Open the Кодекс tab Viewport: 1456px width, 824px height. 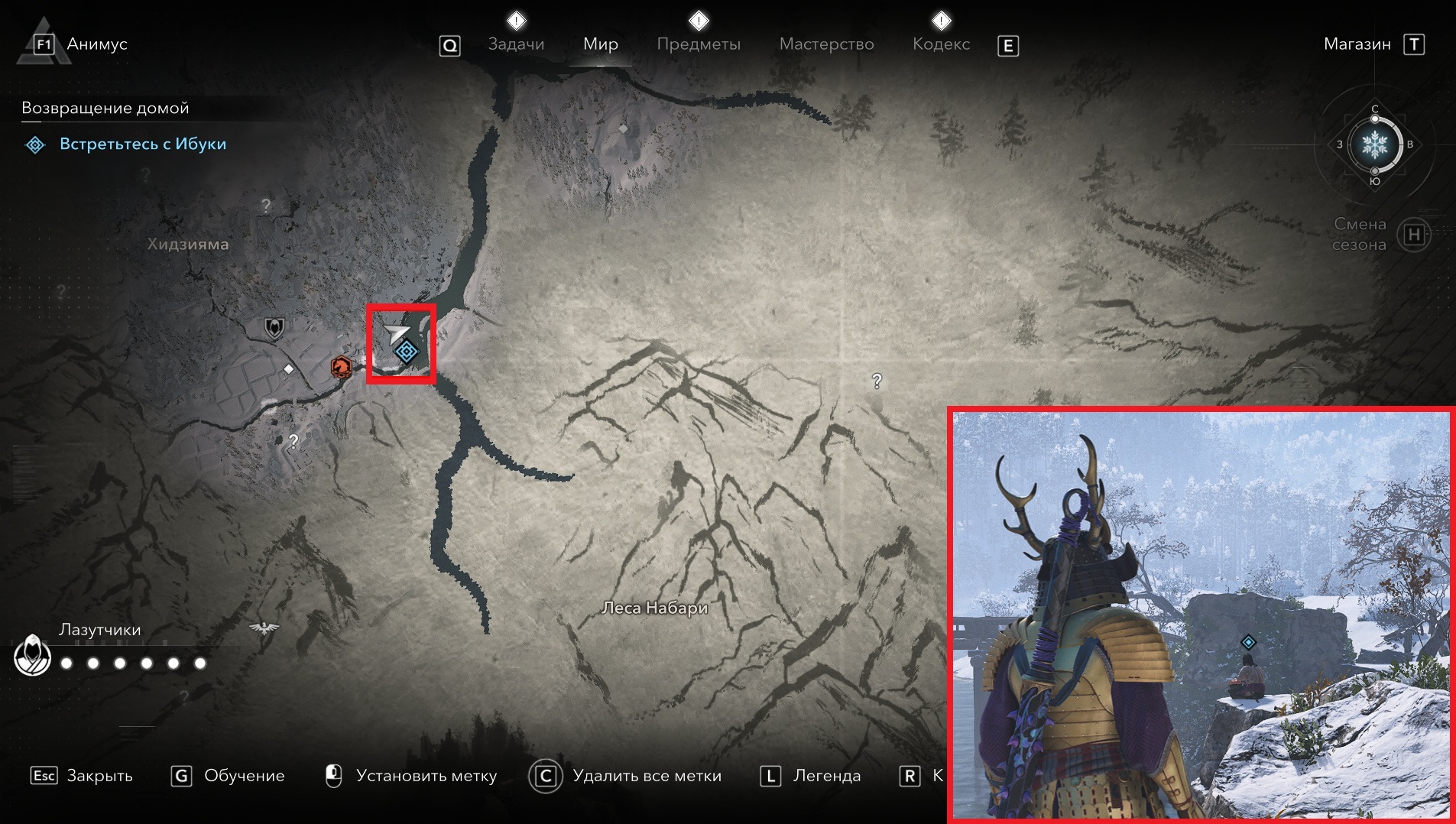point(941,44)
